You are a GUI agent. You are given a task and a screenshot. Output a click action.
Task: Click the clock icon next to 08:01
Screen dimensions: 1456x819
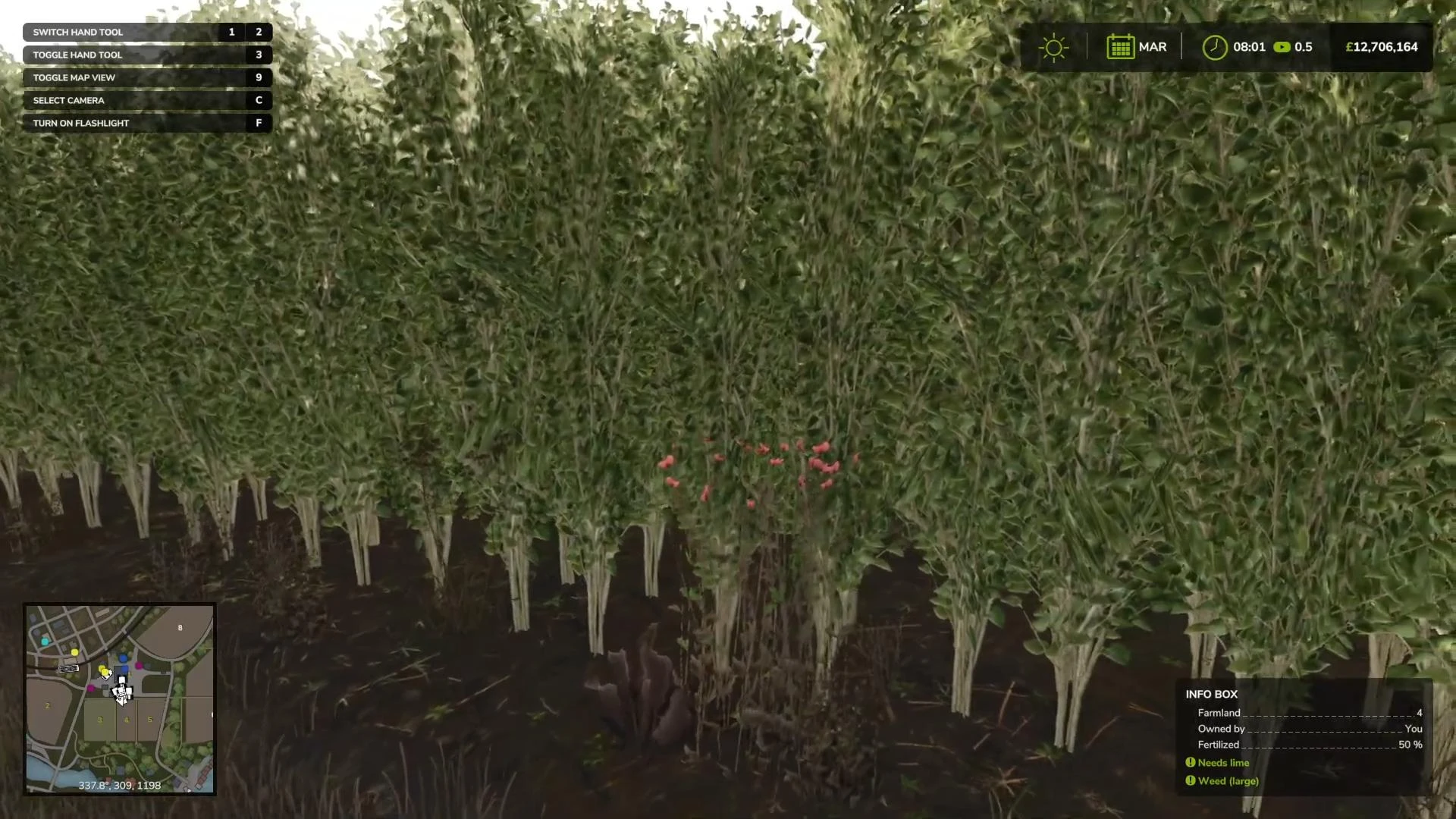coord(1215,46)
